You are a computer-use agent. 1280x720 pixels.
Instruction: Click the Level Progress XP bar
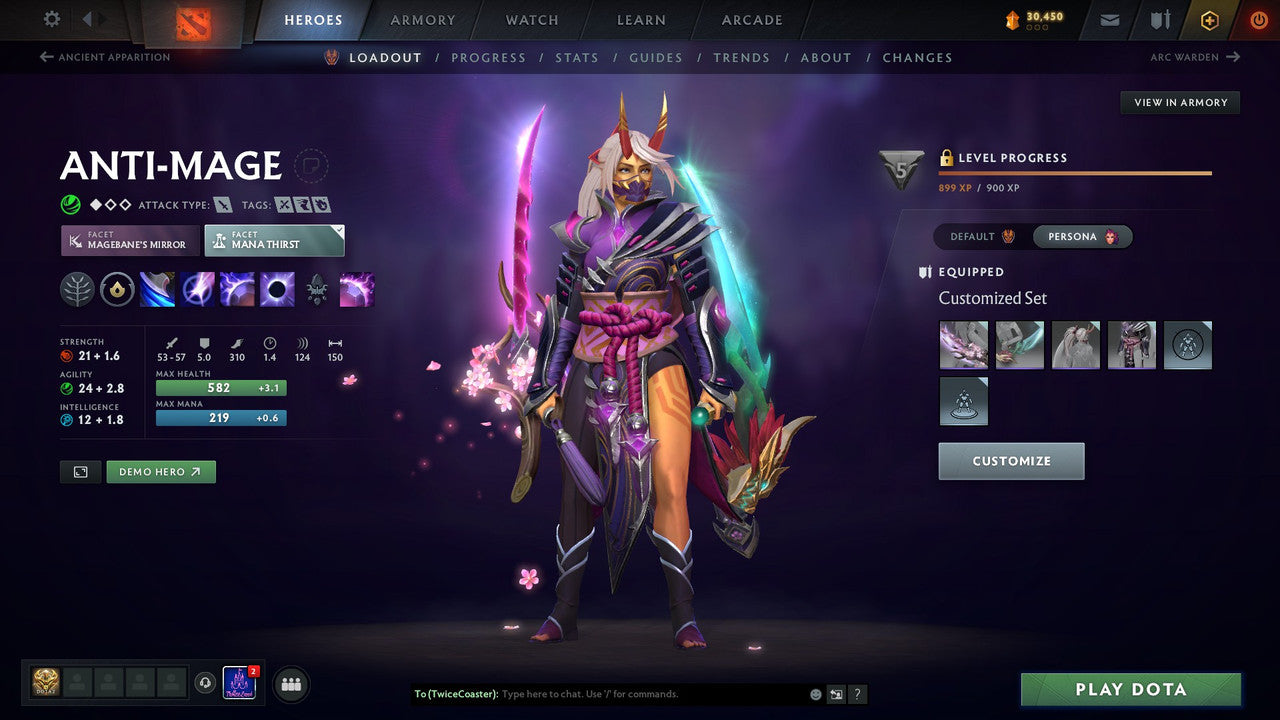pos(1075,172)
